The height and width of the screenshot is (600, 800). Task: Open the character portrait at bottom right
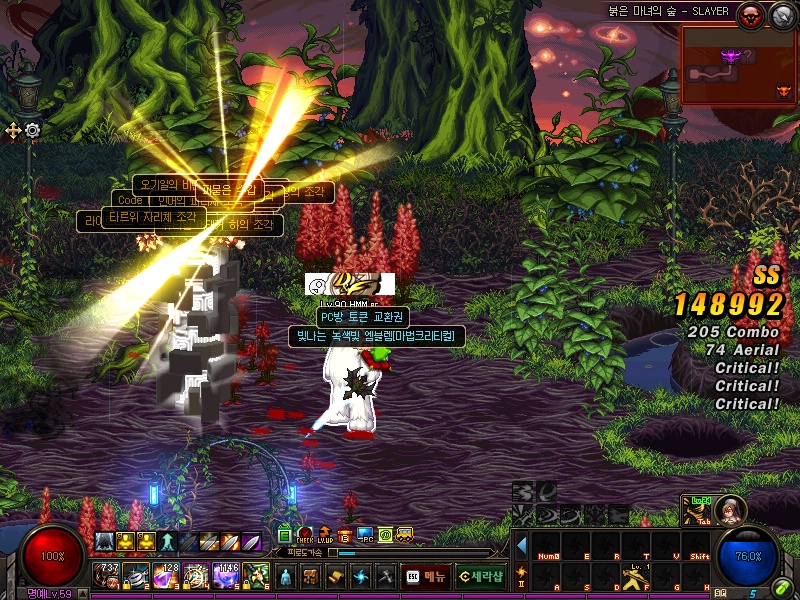729,509
